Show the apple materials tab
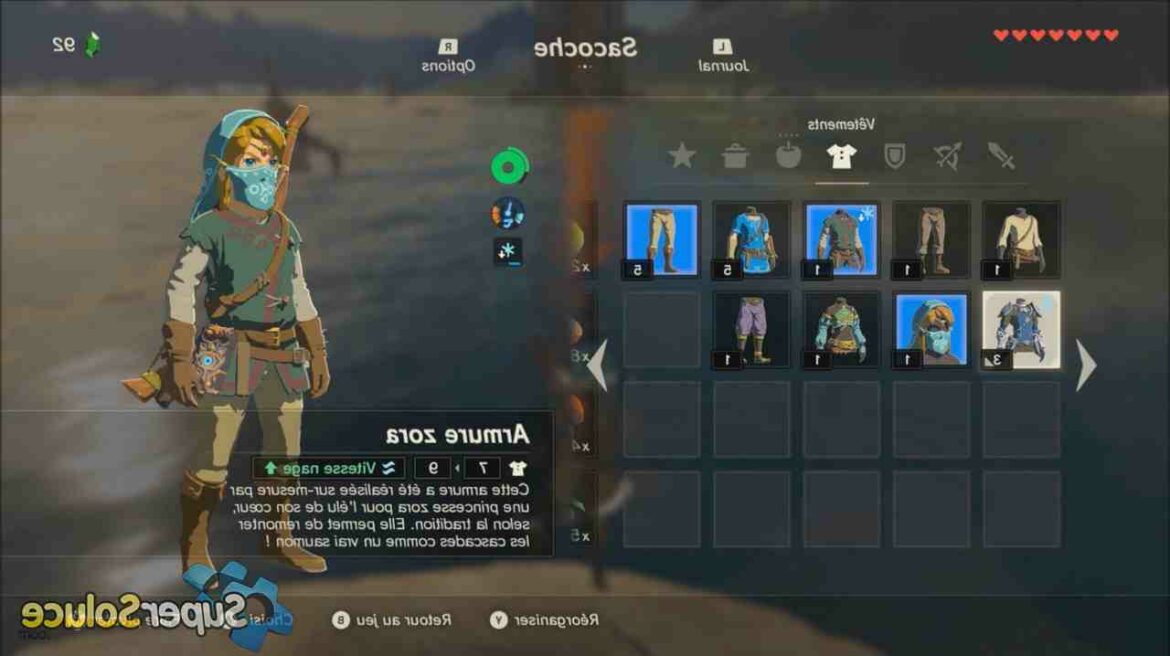 (x=788, y=156)
